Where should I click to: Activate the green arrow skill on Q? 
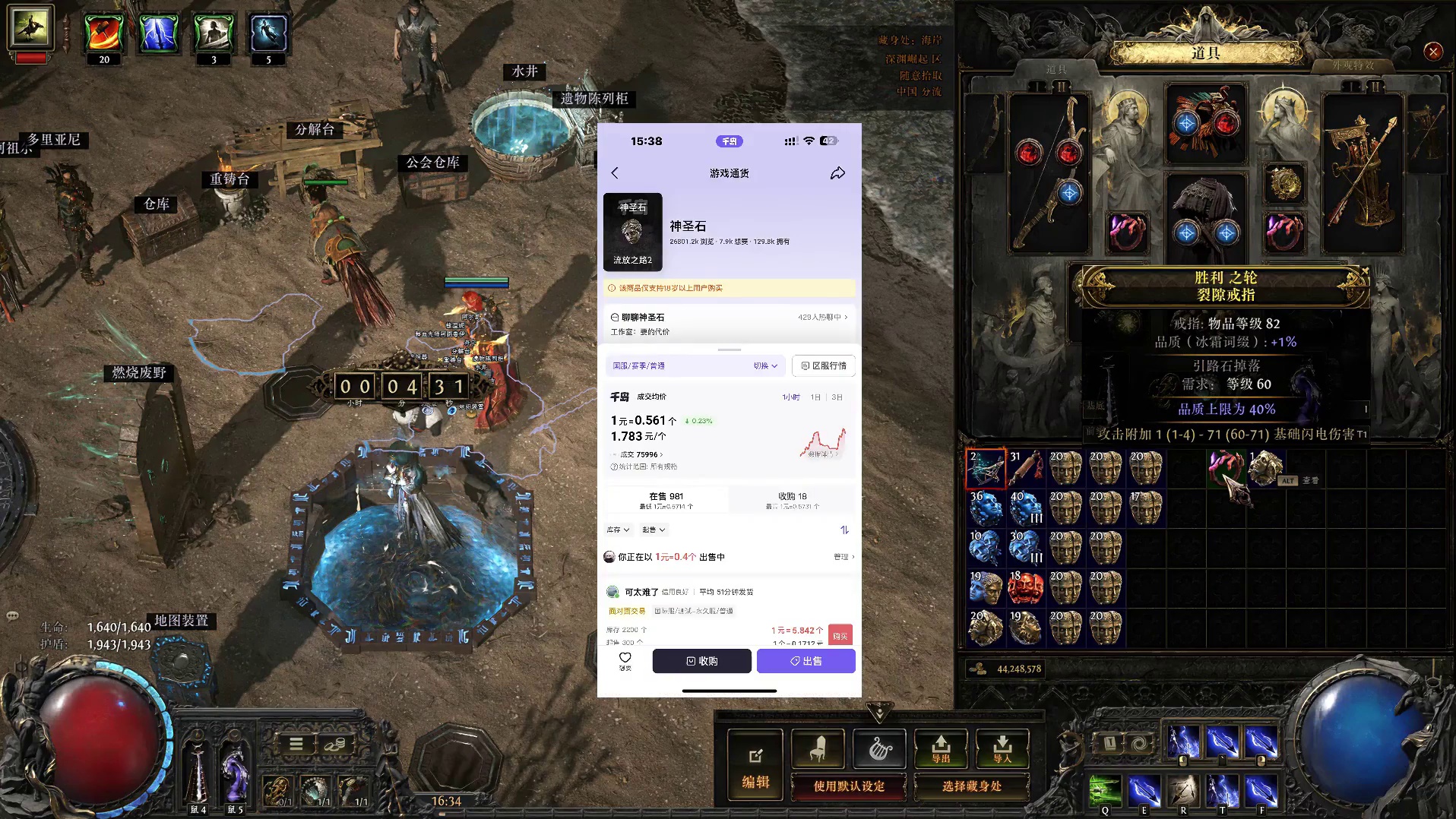pos(1105,790)
